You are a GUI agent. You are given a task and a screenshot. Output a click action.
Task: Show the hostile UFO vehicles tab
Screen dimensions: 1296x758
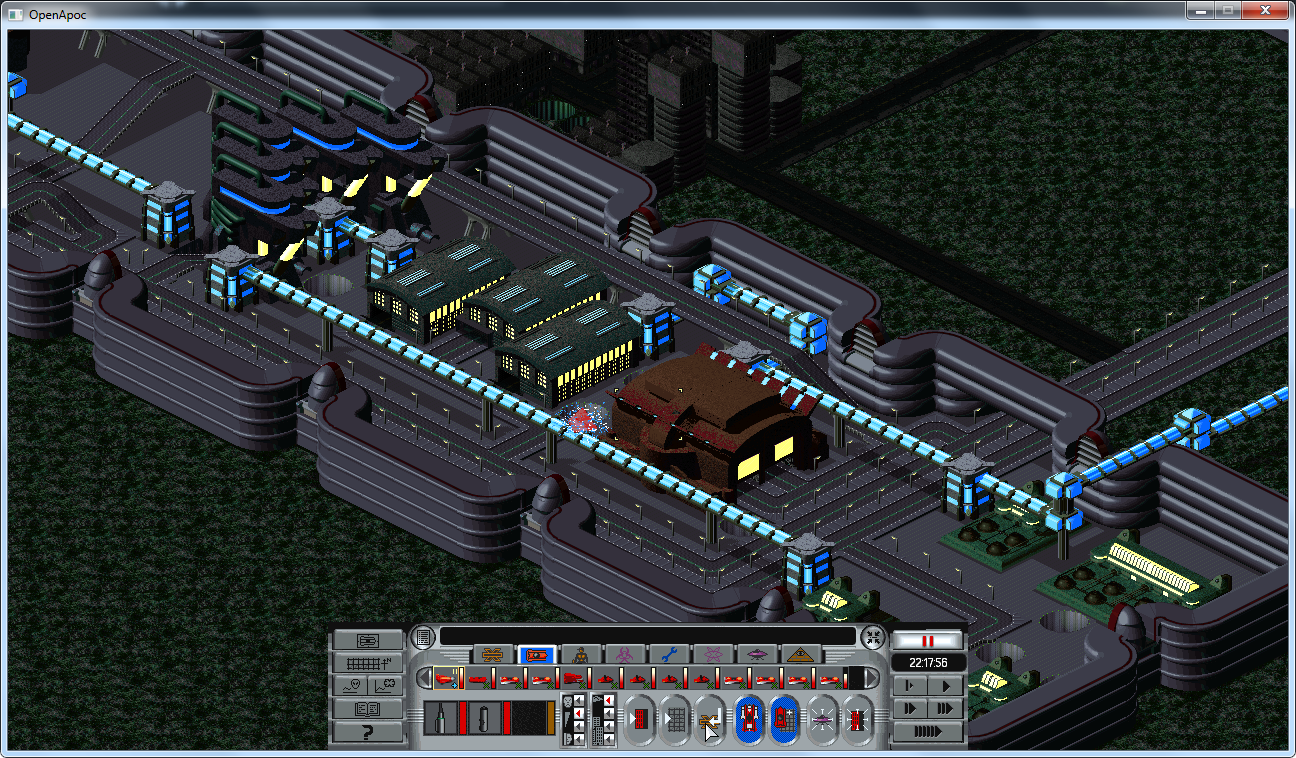point(756,655)
